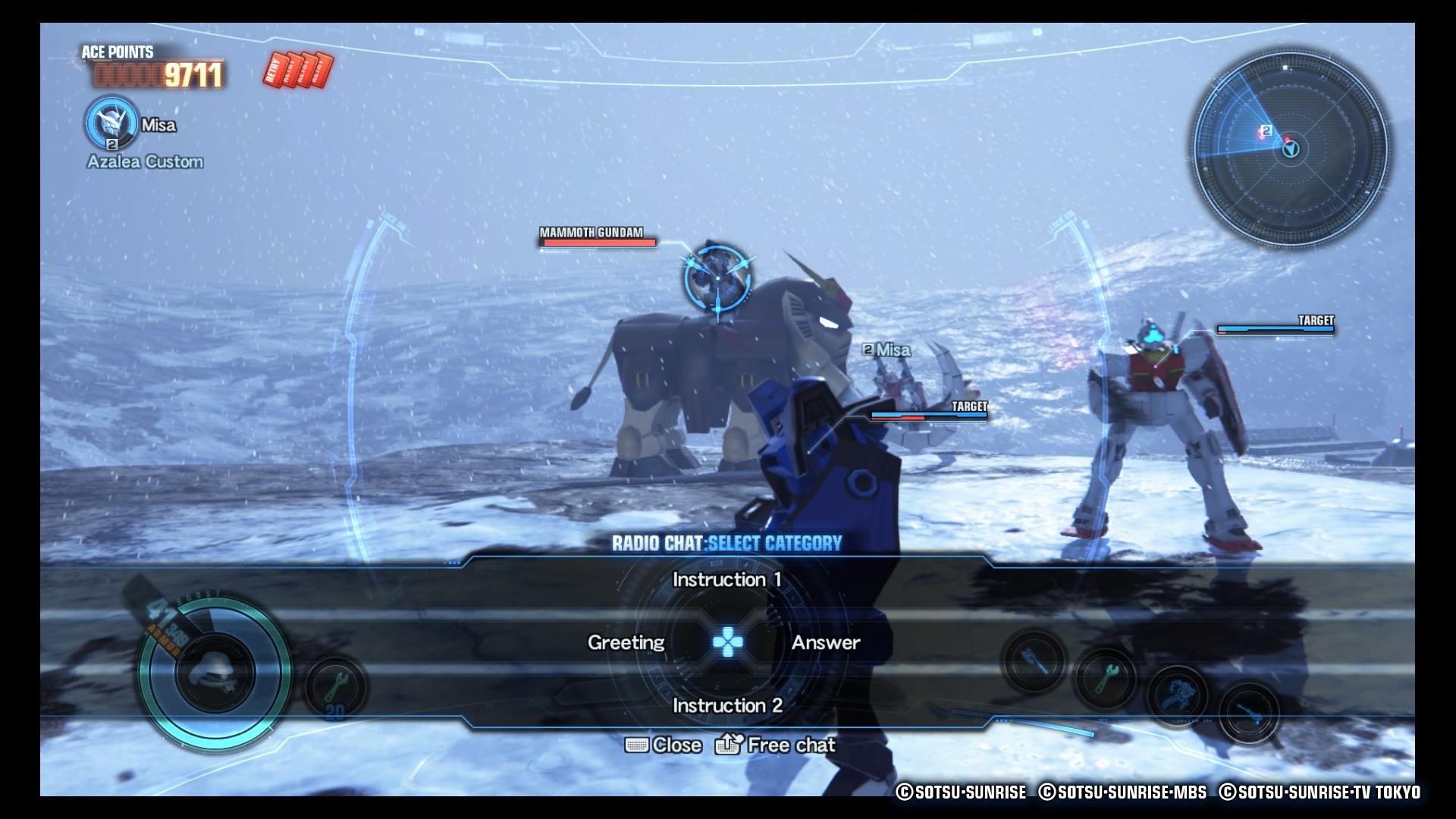
Task: Choose the Greeting chat category
Action: click(626, 643)
